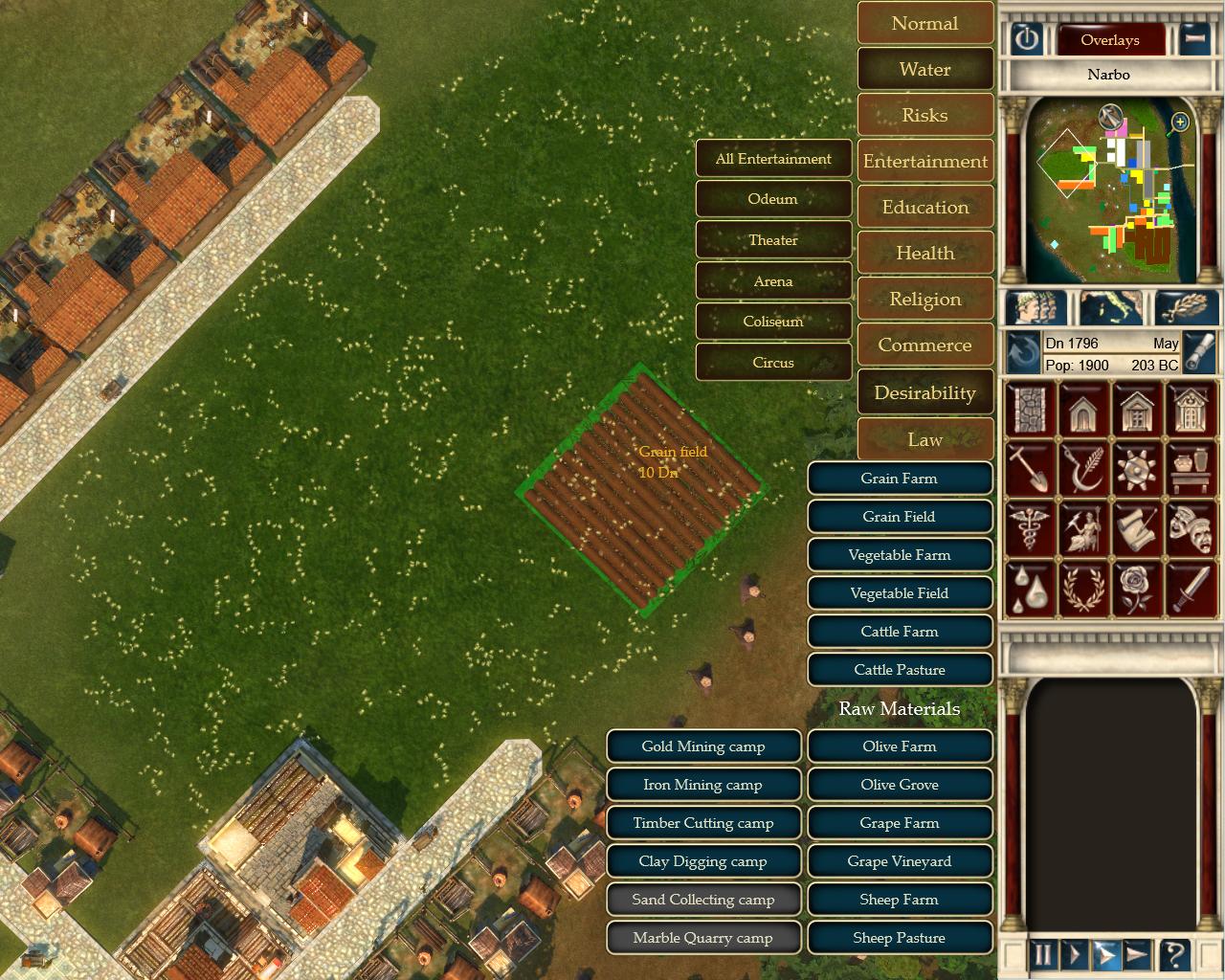Choose Cattle Pasture building option
Image resolution: width=1225 pixels, height=980 pixels.
coord(899,670)
